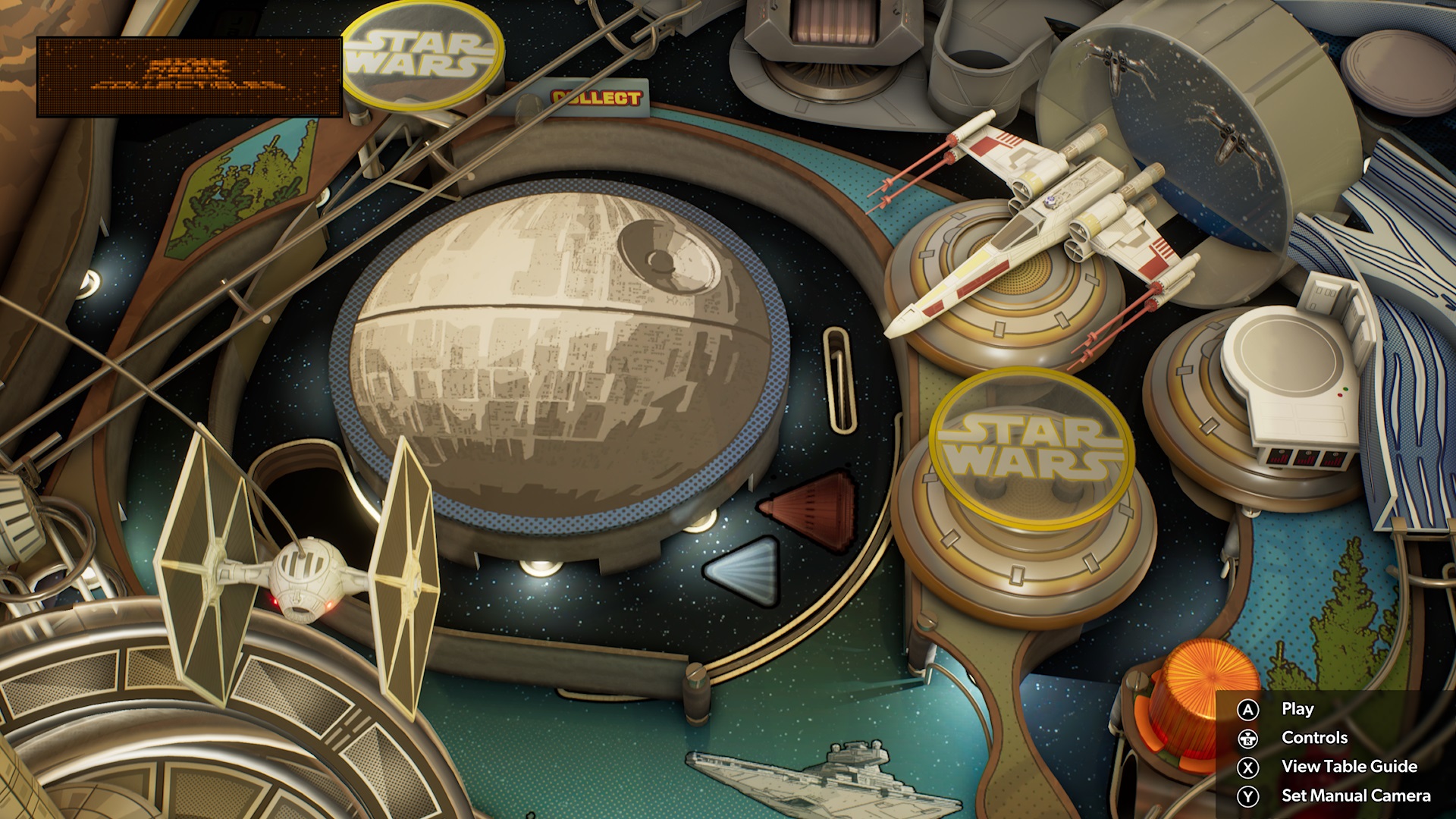Click the X button prompt icon
The height and width of the screenshot is (819, 1456).
1249,767
